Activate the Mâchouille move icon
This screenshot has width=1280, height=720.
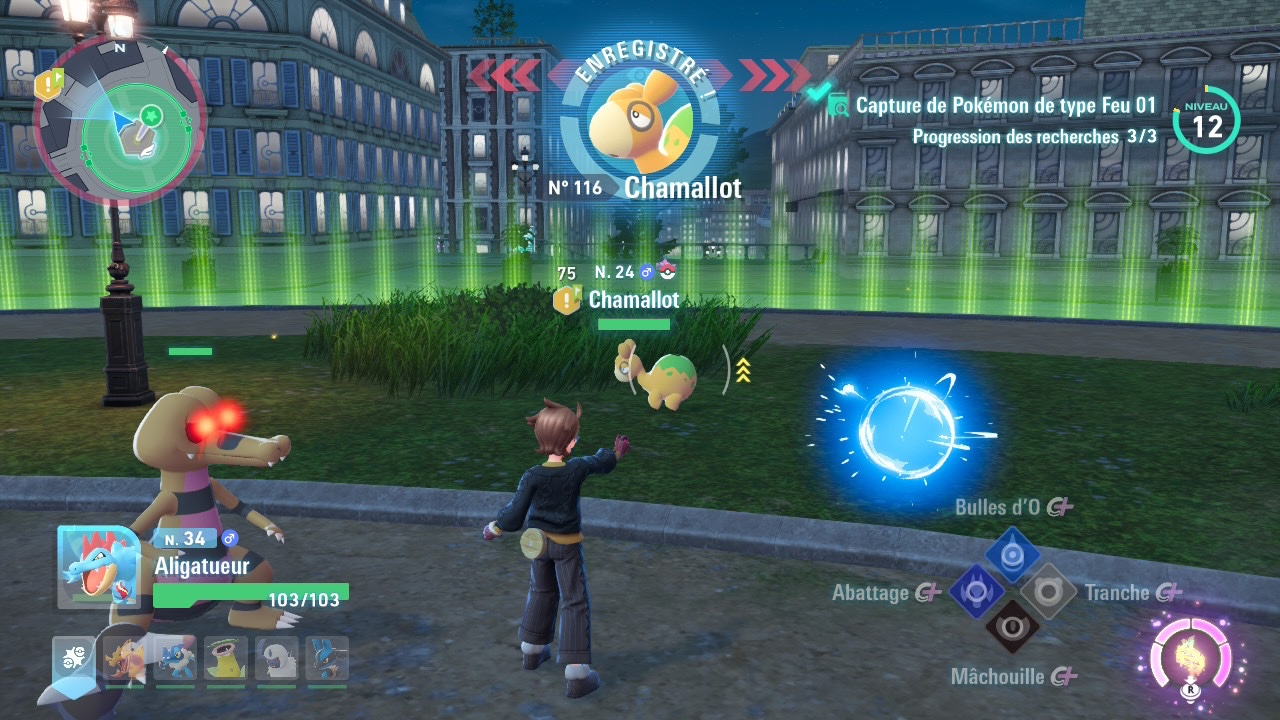coord(1012,627)
